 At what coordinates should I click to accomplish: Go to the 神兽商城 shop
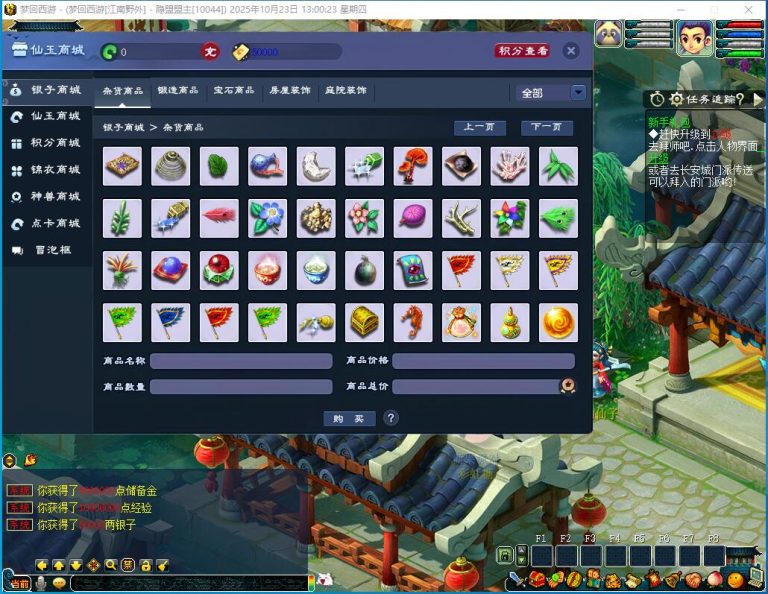coord(47,197)
